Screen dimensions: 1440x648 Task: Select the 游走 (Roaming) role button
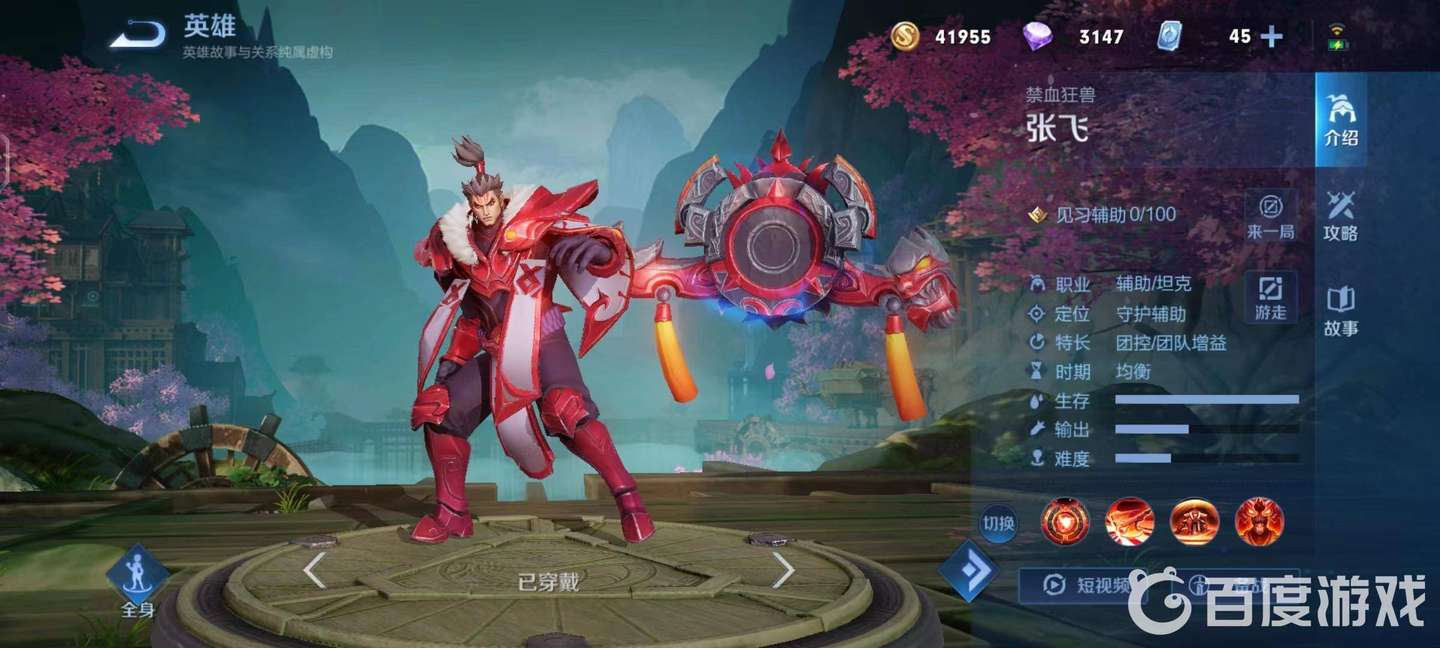click(1270, 298)
